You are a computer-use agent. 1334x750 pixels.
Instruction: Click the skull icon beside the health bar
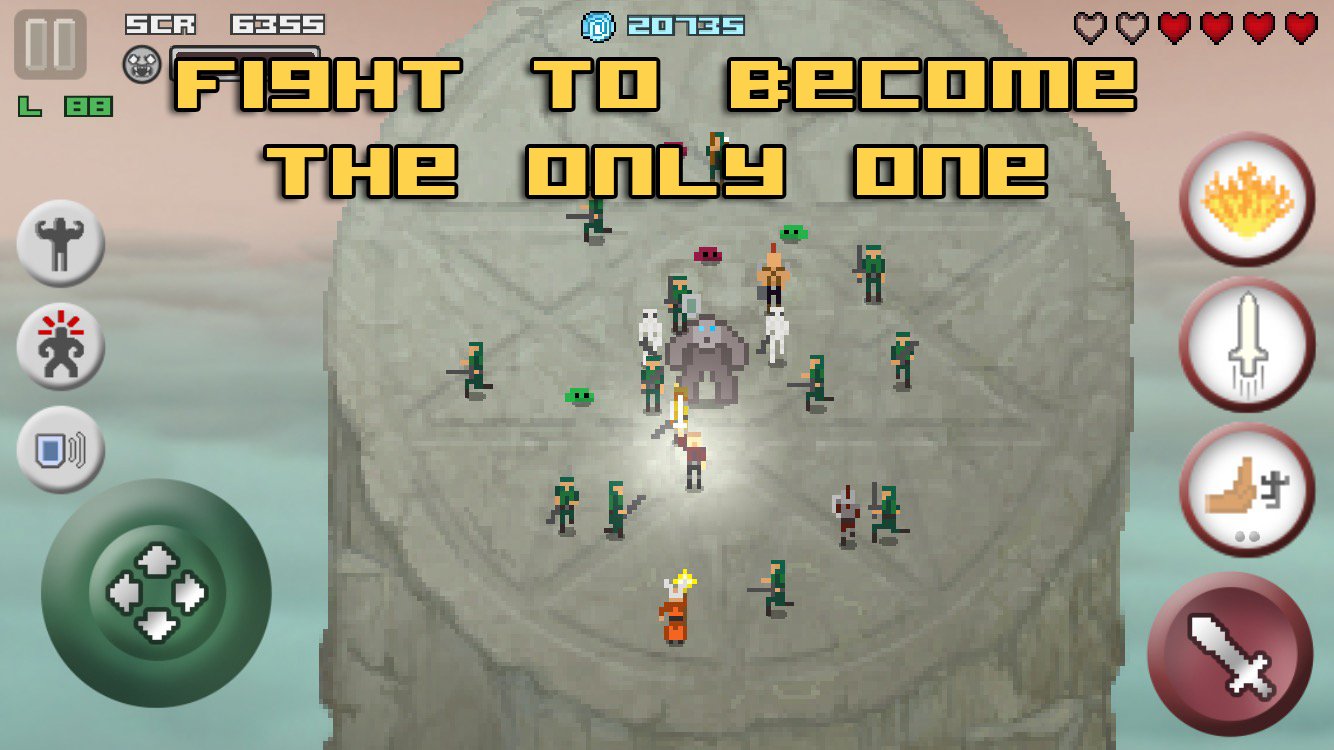pyautogui.click(x=141, y=62)
